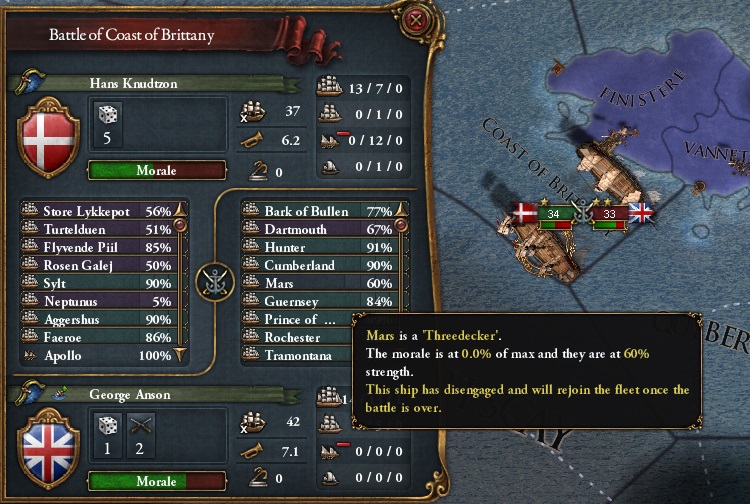Select Bark of Bullen in the British list
This screenshot has width=750, height=504.
click(320, 212)
